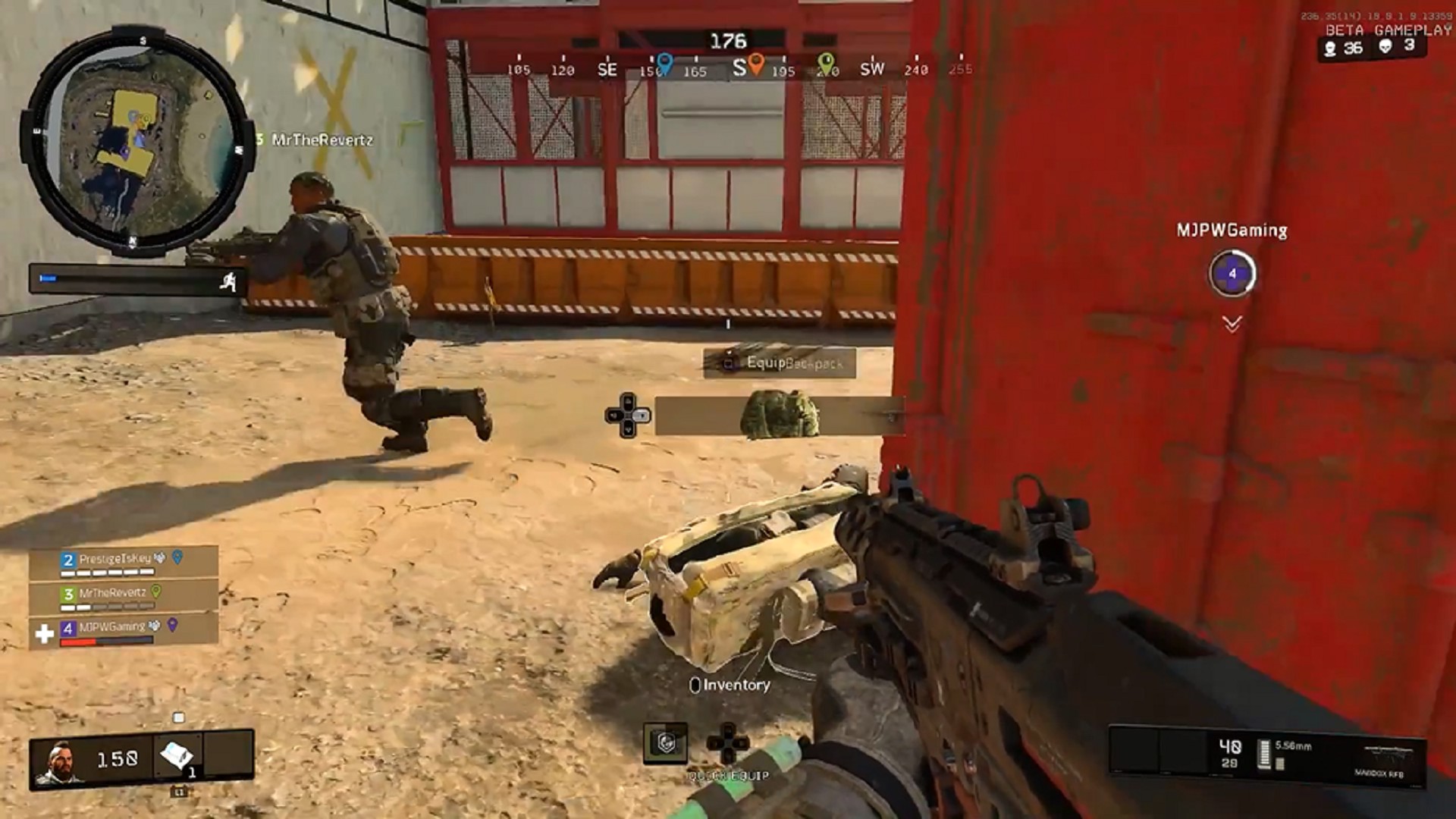The height and width of the screenshot is (819, 1456).
Task: Click the orange waypoint marker on compass
Action: pyautogui.click(x=756, y=63)
